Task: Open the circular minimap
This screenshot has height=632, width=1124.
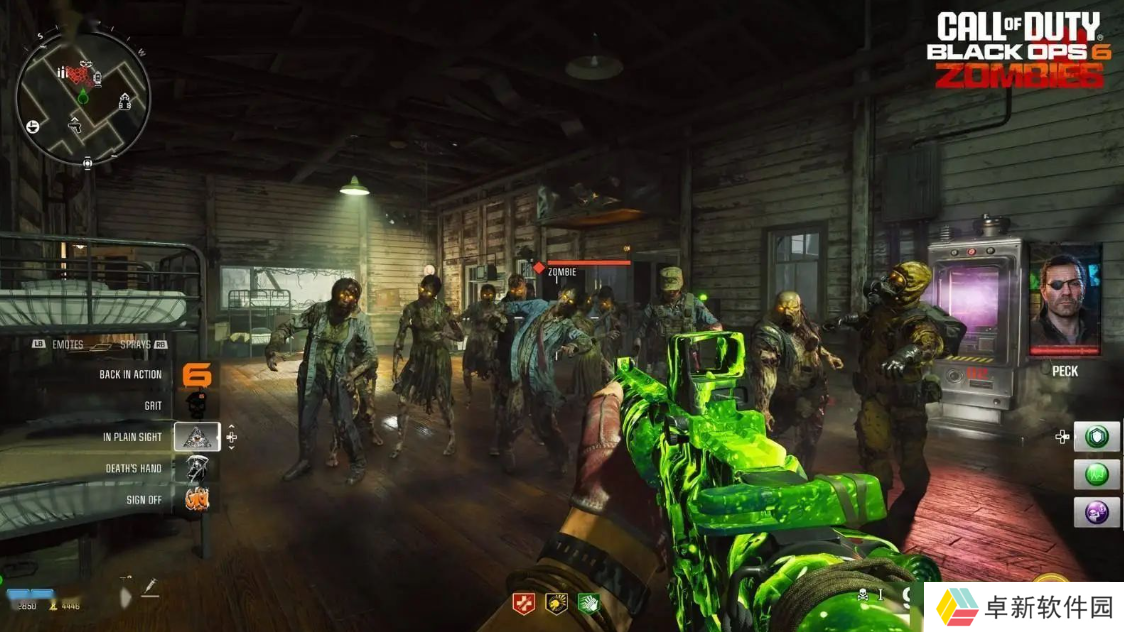Action: point(83,96)
